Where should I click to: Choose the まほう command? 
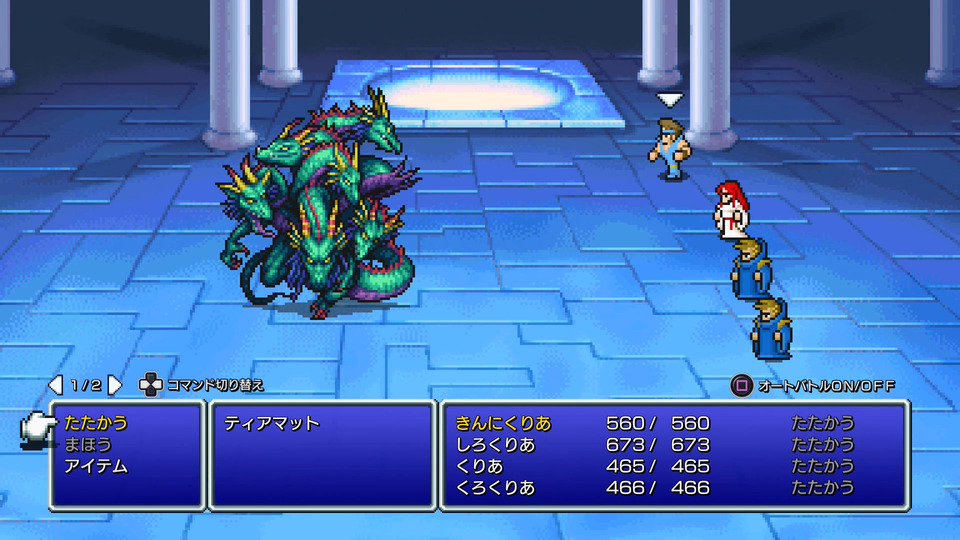pyautogui.click(x=88, y=445)
